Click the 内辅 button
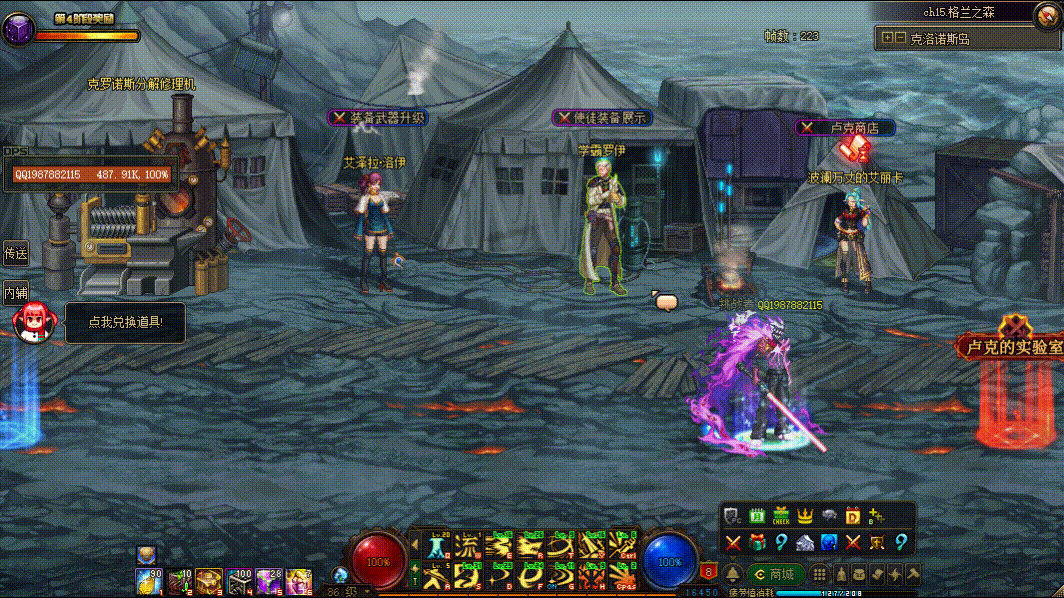This screenshot has width=1064, height=598. tap(15, 293)
